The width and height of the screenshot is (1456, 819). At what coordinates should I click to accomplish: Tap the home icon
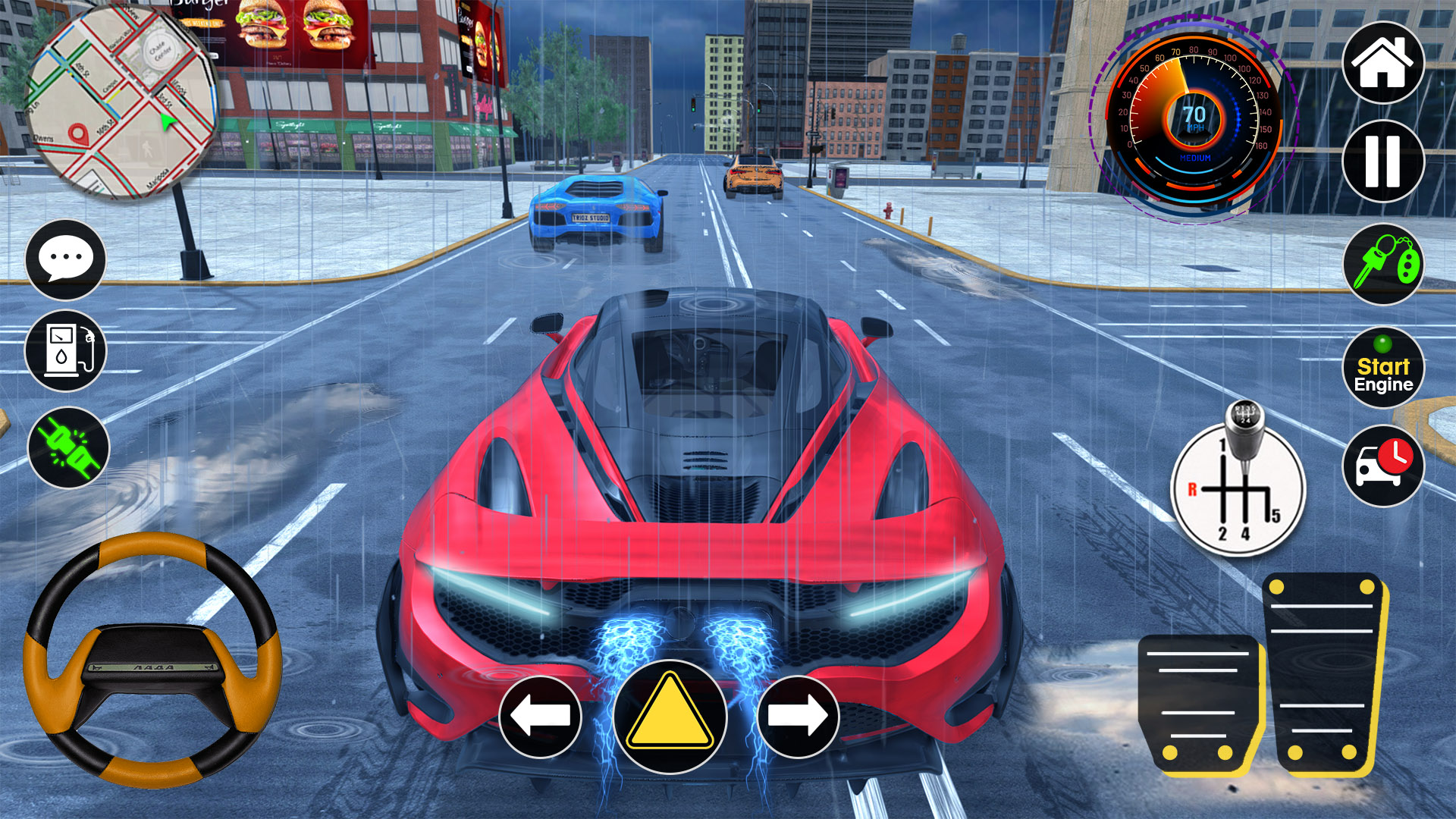(x=1382, y=63)
